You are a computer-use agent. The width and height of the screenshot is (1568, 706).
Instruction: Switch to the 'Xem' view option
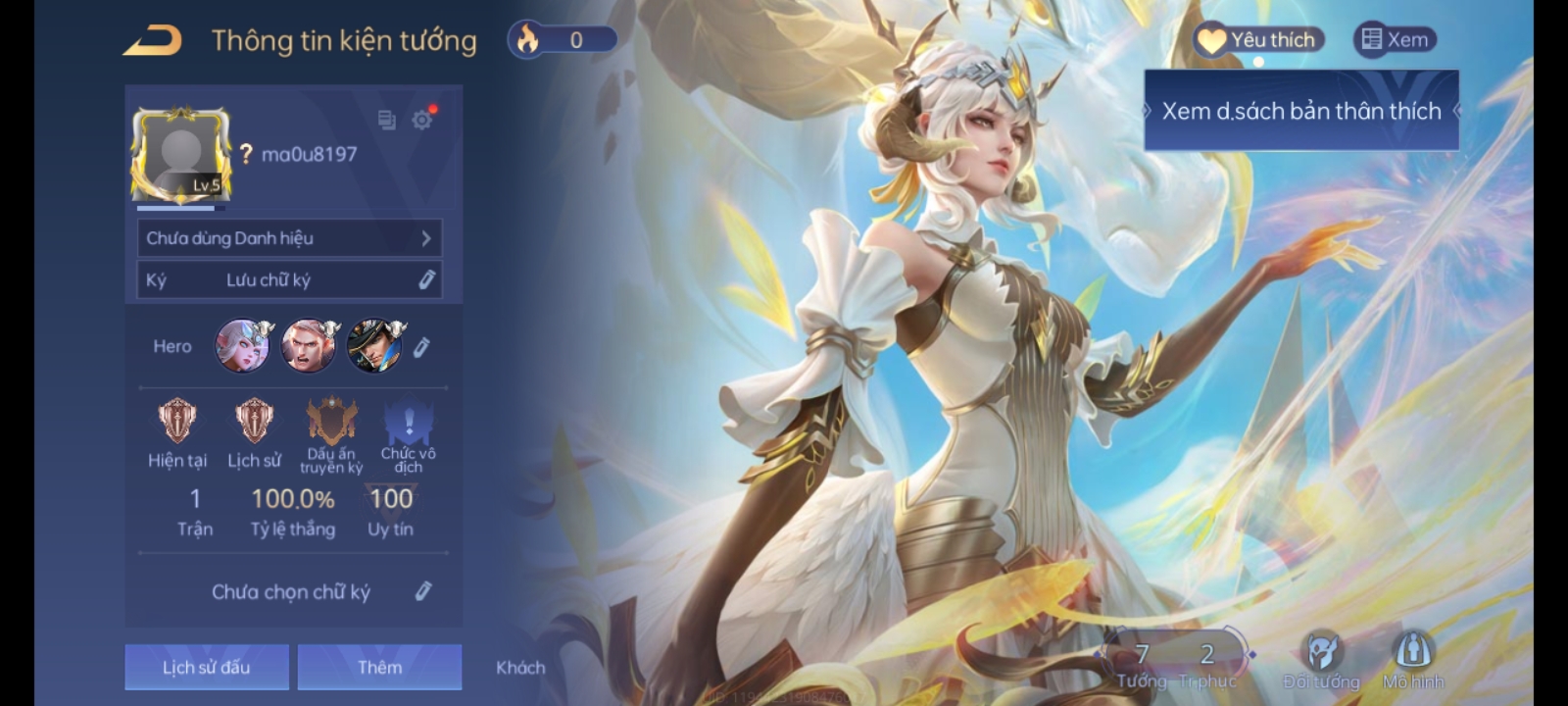tap(1395, 40)
